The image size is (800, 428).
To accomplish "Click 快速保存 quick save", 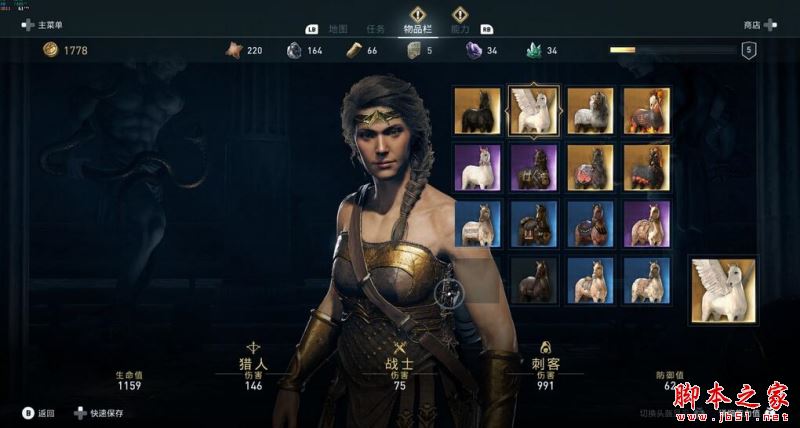I will 100,412.
